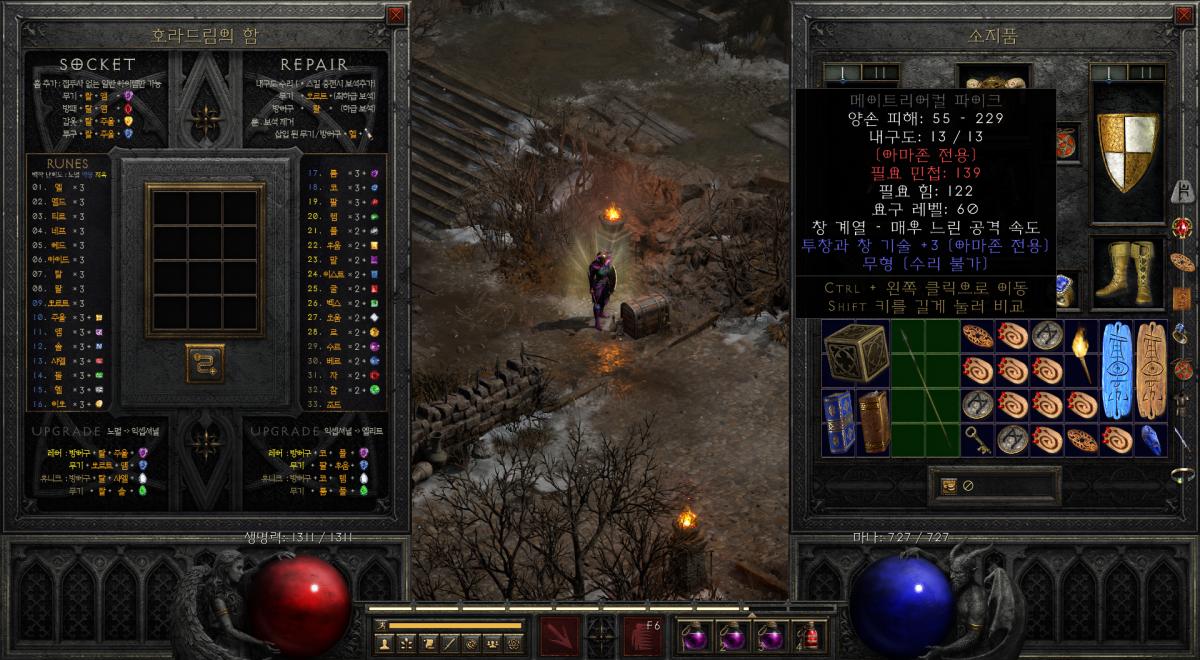Close the Horadric Cube window
The image size is (1200, 660).
396,15
